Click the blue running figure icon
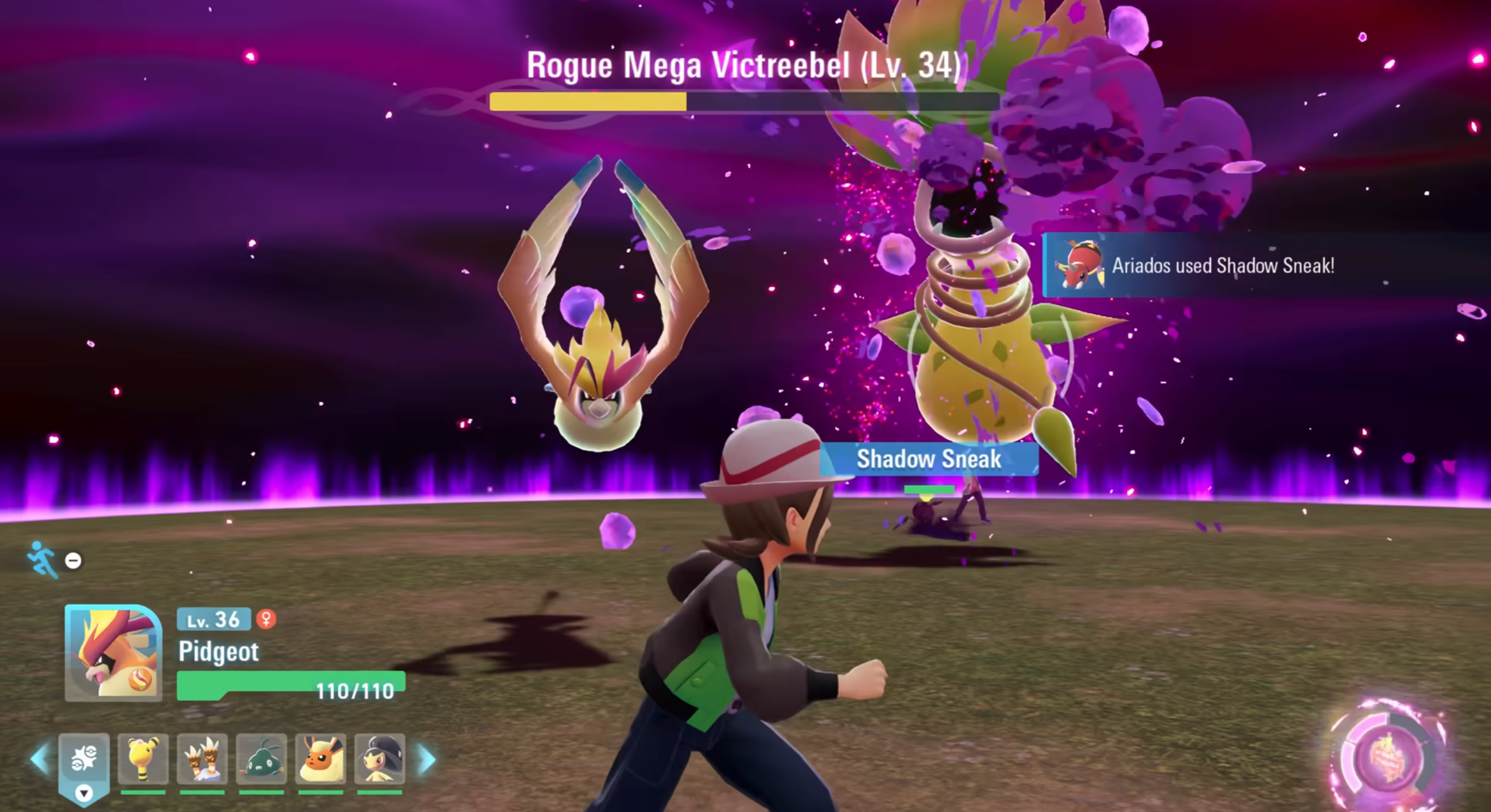 42,559
